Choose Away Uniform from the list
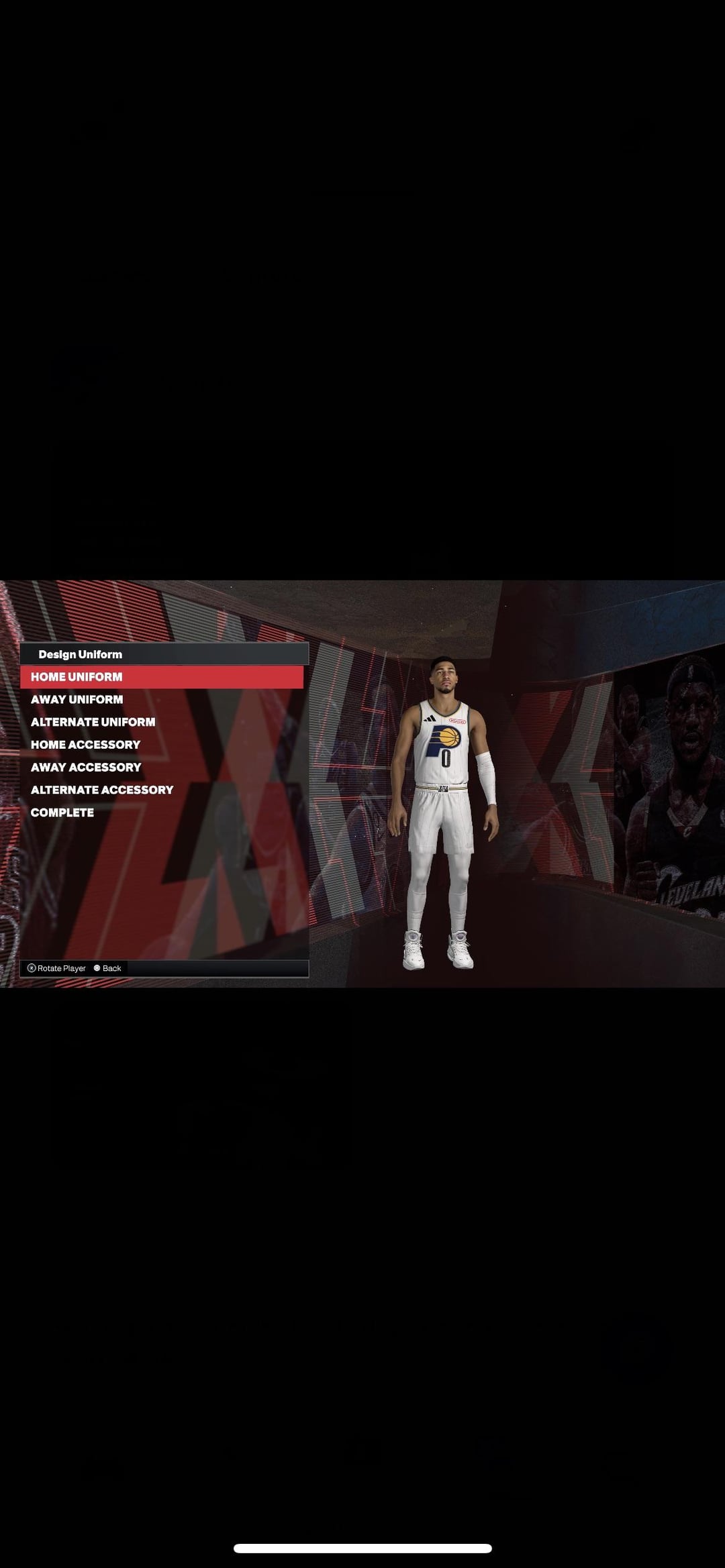The height and width of the screenshot is (1568, 725). point(77,700)
